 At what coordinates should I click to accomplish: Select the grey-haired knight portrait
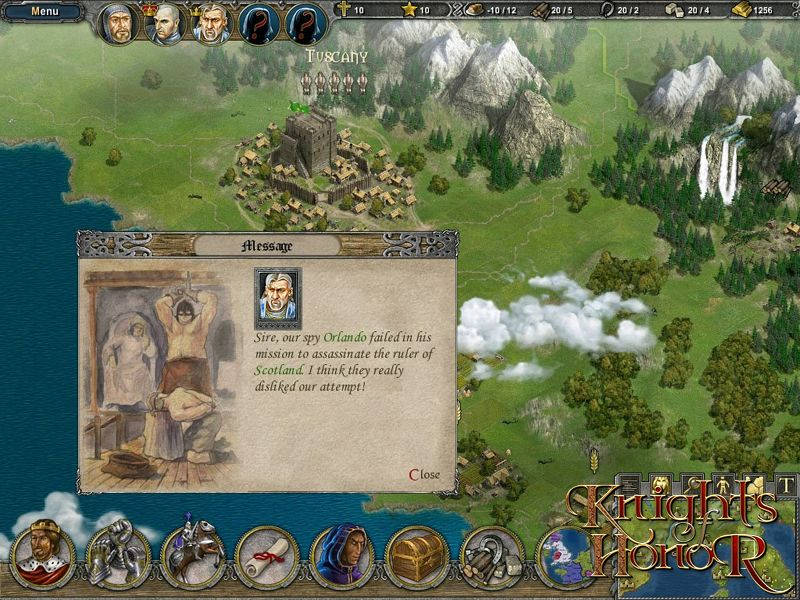[212, 25]
